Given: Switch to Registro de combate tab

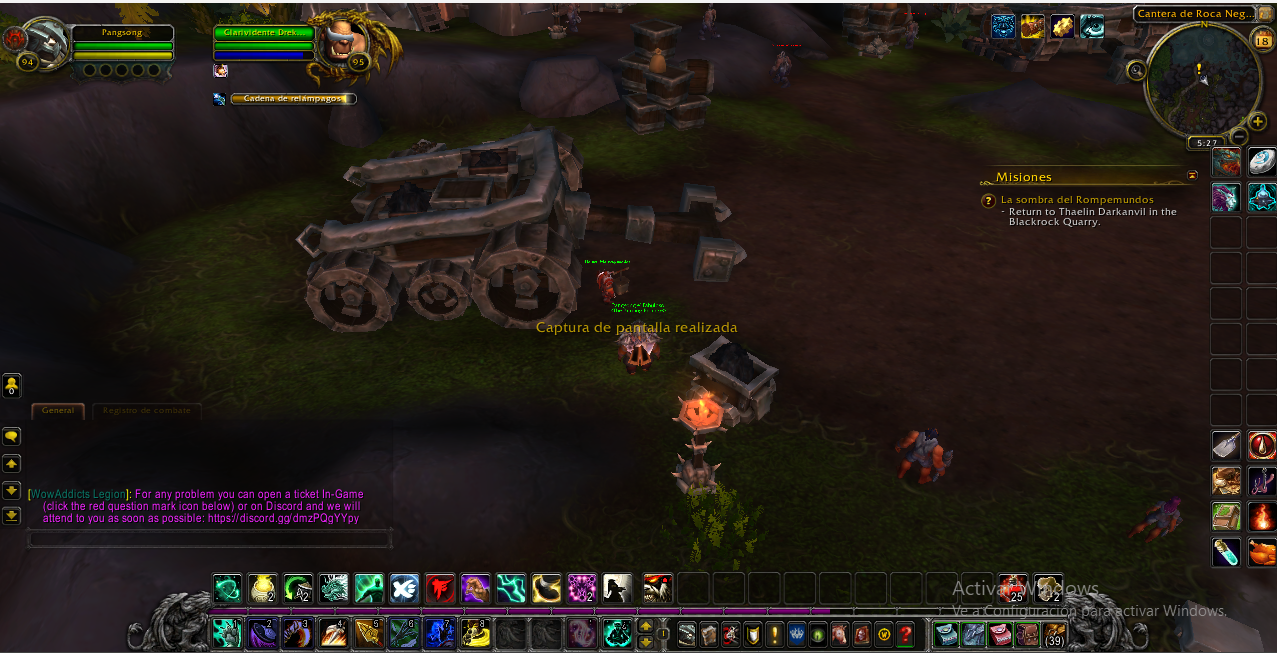Looking at the screenshot, I should (146, 410).
